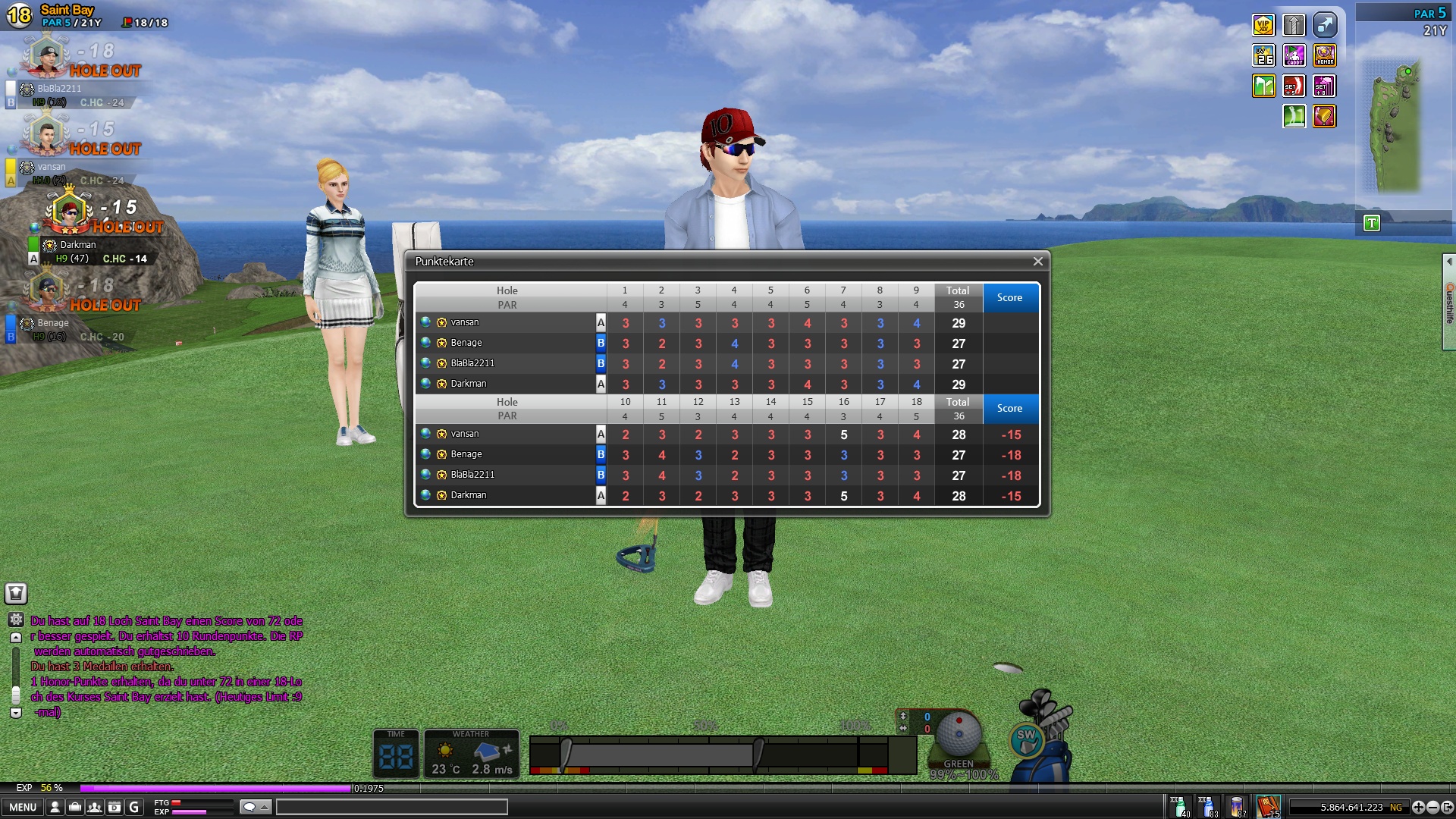The width and height of the screenshot is (1456, 819).
Task: Open the character profile icon
Action: tap(55, 807)
